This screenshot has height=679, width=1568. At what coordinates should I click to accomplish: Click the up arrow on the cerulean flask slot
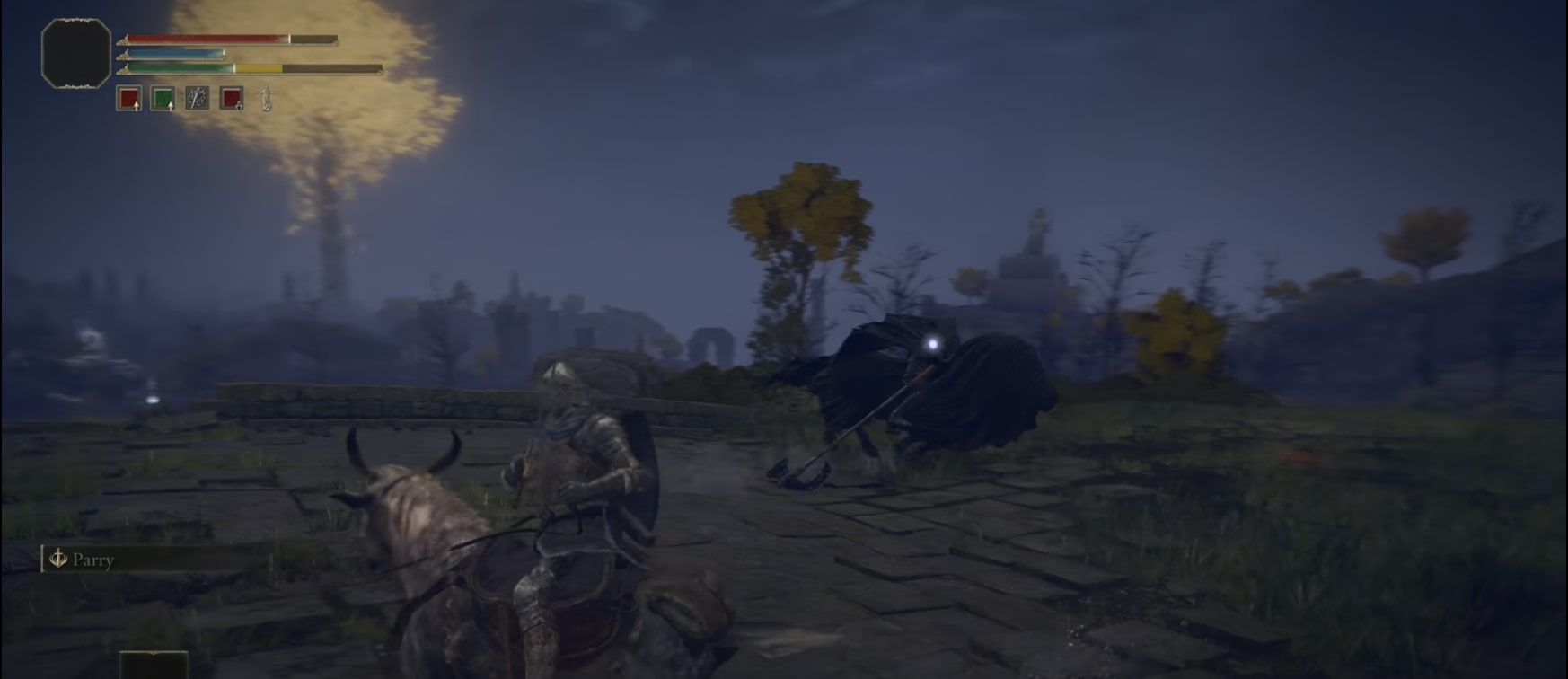point(171,107)
